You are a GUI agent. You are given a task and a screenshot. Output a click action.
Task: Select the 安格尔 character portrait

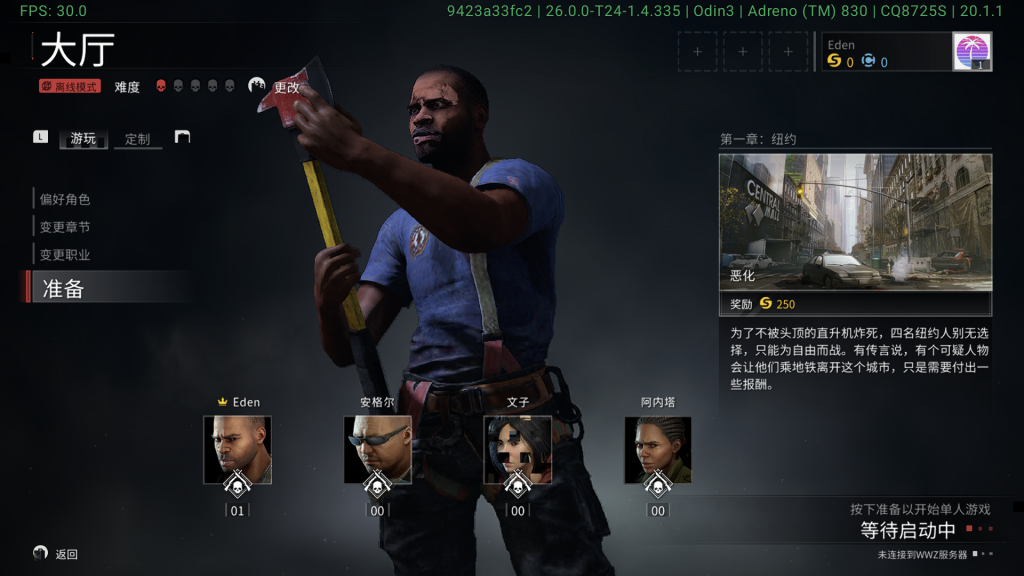[377, 449]
